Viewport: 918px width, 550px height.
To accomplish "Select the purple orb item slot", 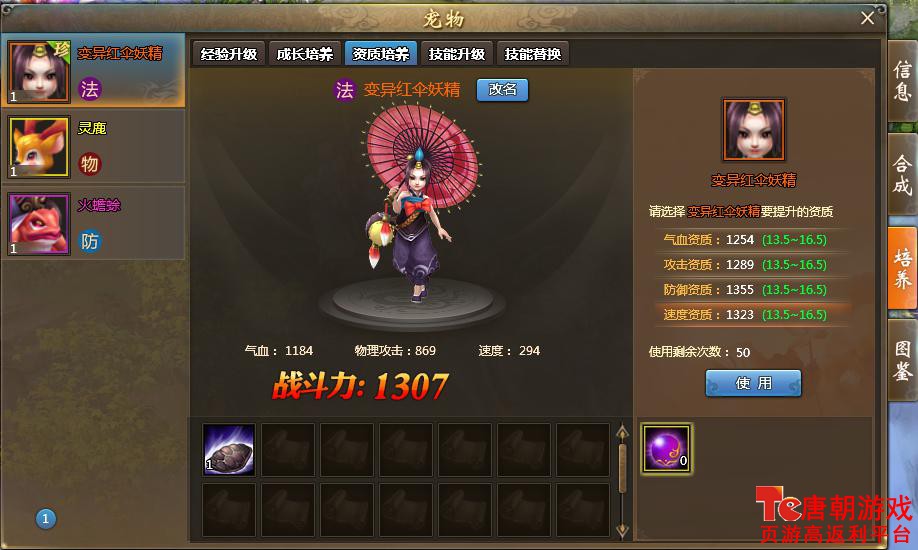I will (666, 448).
